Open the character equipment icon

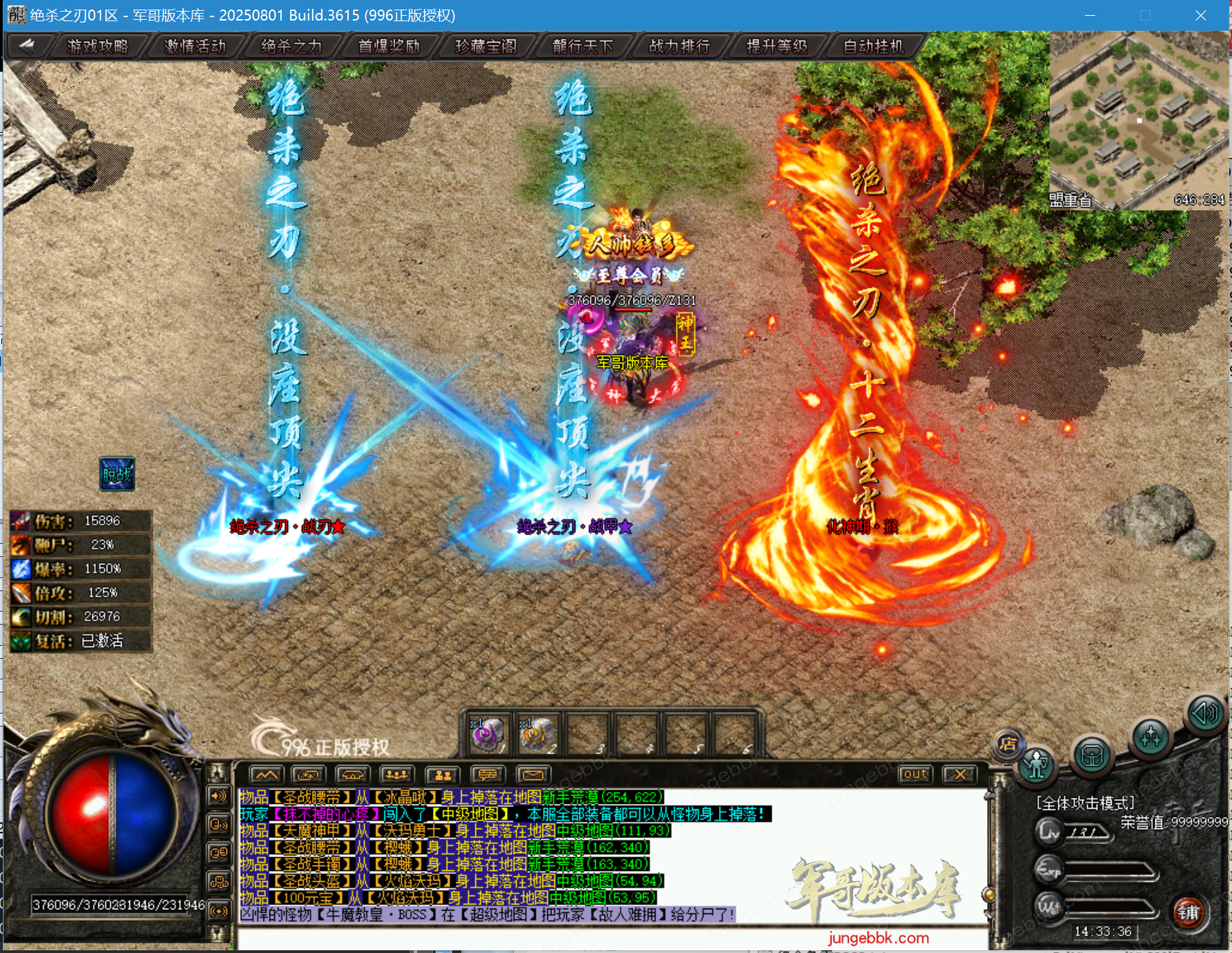coord(1035,764)
